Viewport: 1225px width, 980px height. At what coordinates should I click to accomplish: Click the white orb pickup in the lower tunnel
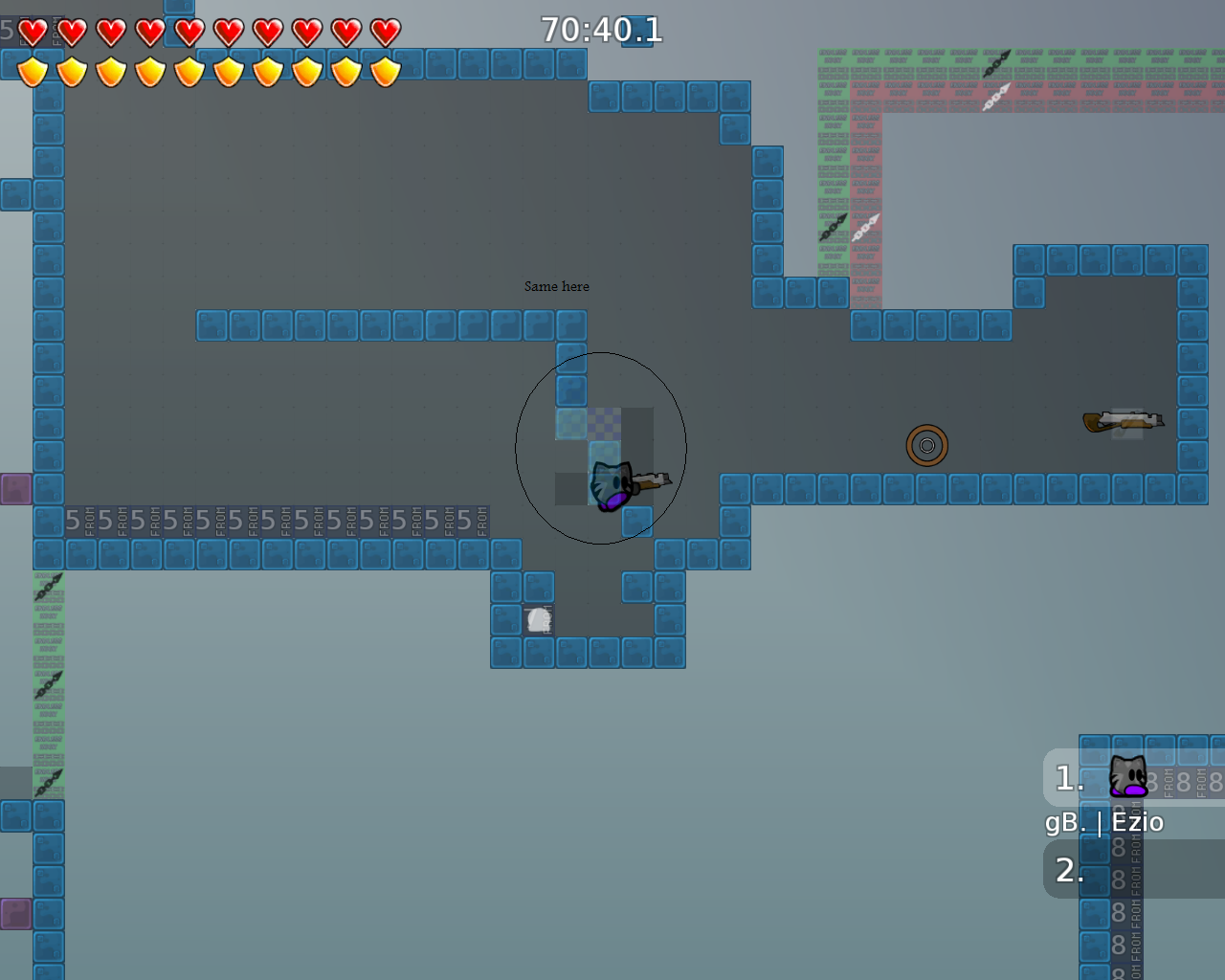tap(538, 618)
